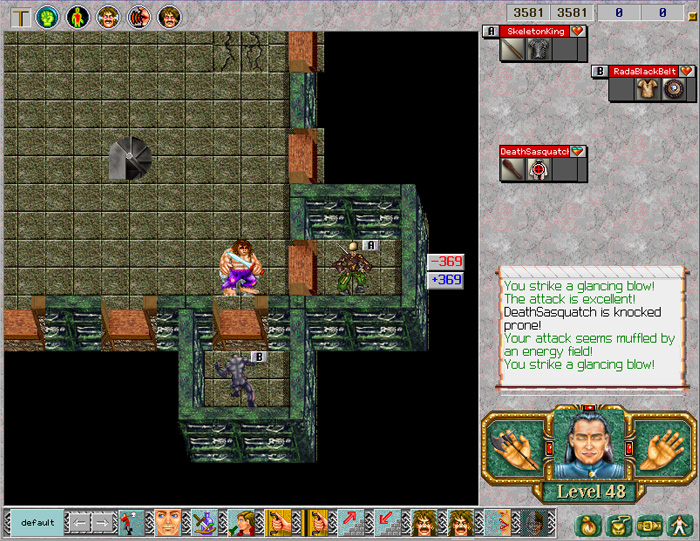Viewport: 700px width, 541px height.
Task: Open the belt icon in bottom-right
Action: 649,524
